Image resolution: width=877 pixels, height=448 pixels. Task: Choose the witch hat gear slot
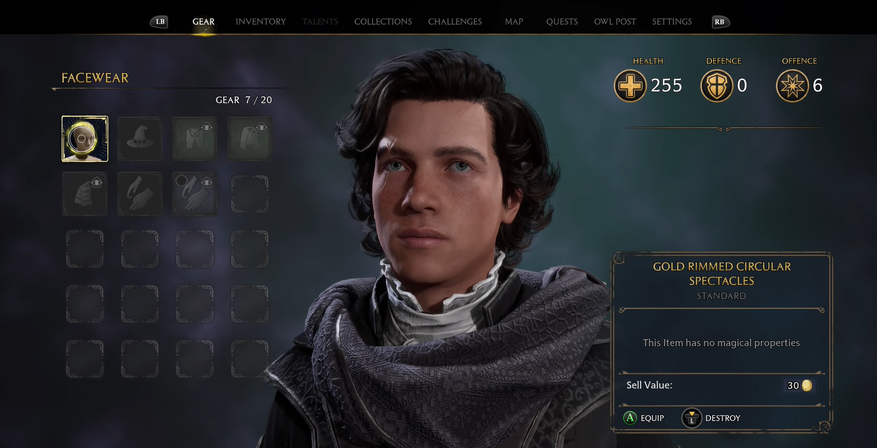[140, 139]
